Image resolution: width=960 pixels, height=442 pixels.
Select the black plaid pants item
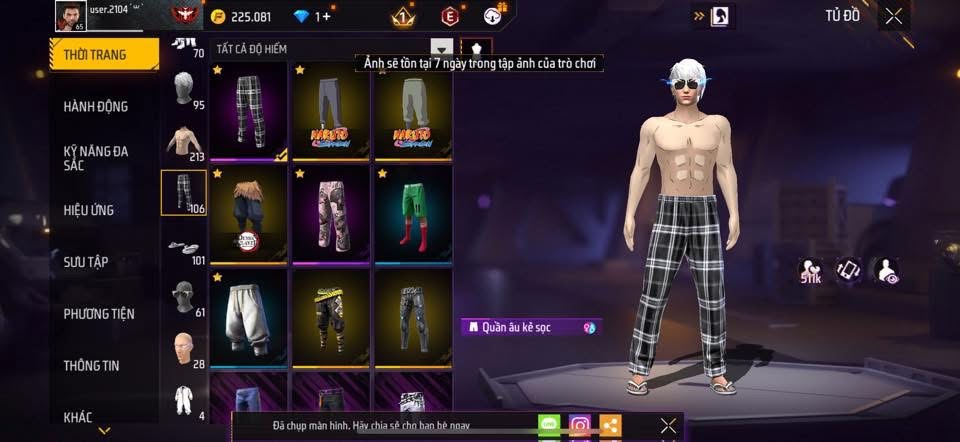[249, 111]
